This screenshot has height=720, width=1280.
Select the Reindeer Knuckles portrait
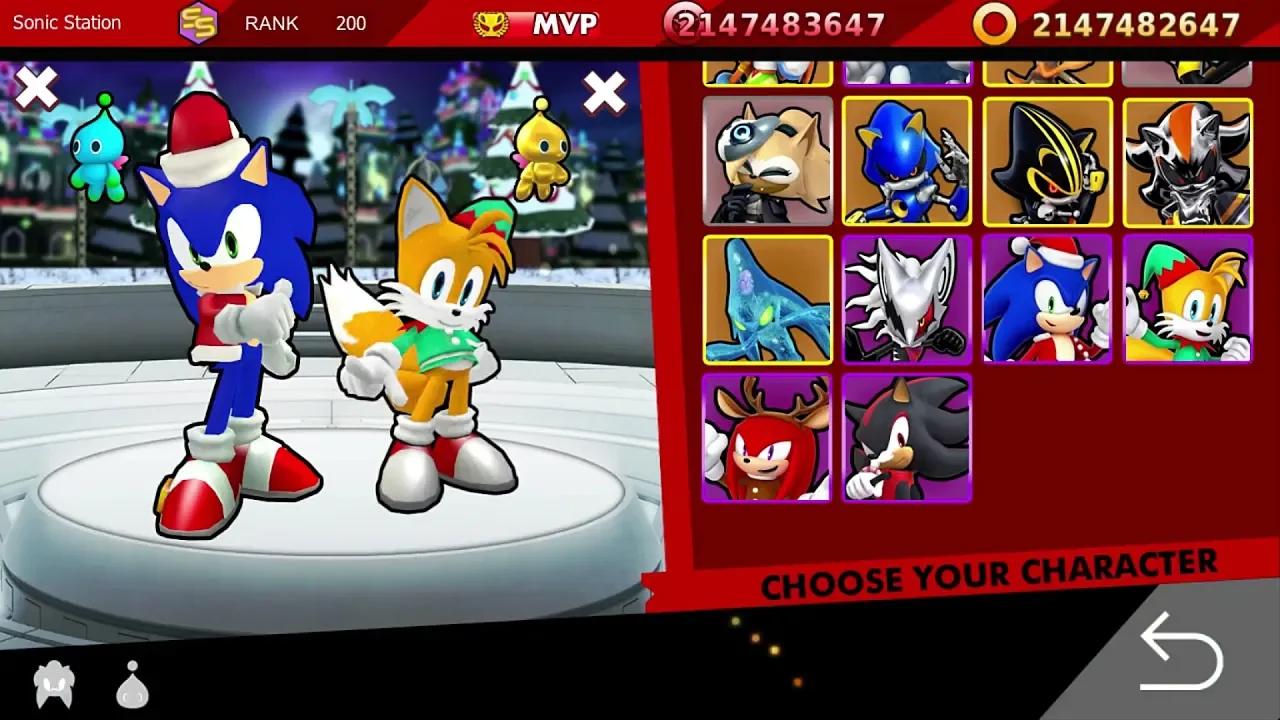(x=767, y=438)
